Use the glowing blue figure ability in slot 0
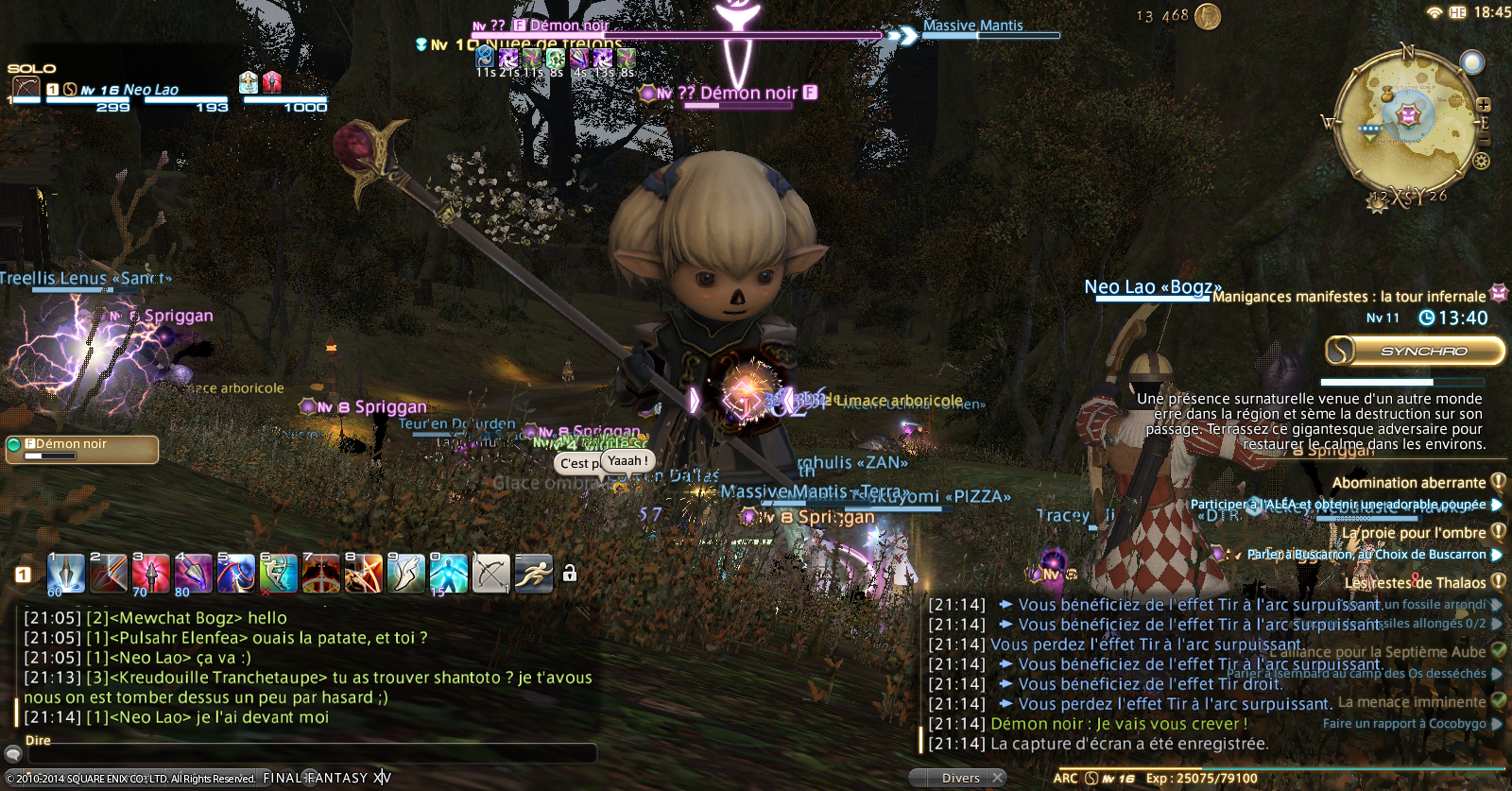Screen dimensions: 1512x791 [449, 574]
